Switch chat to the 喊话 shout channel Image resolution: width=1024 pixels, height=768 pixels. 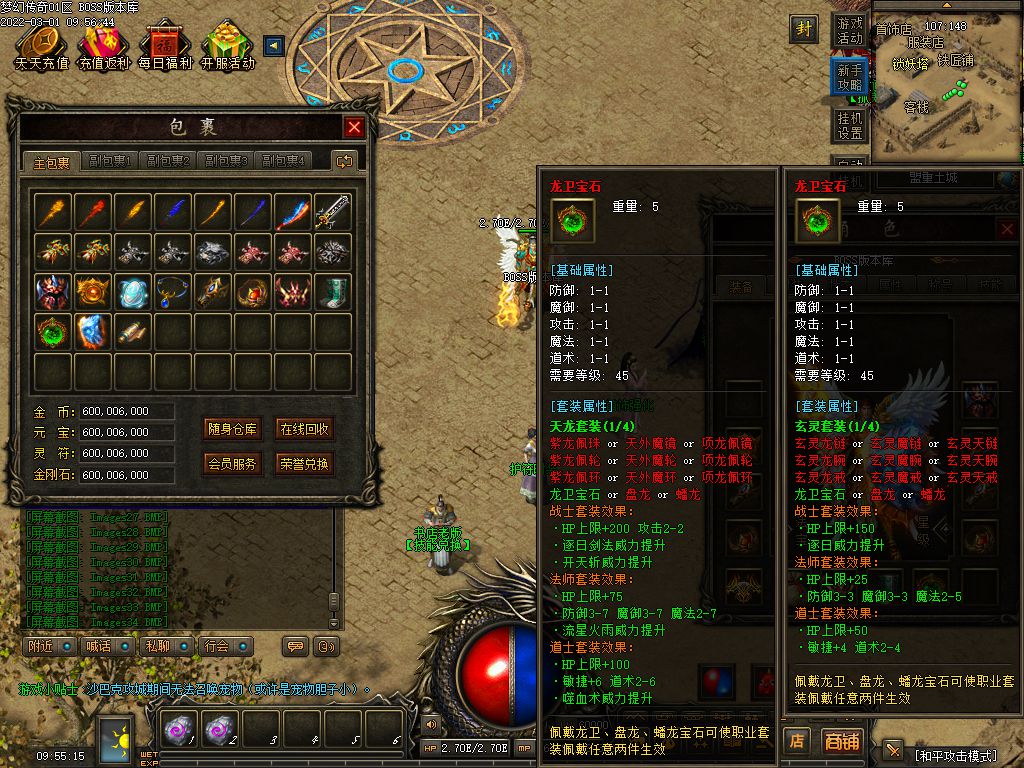(98, 646)
